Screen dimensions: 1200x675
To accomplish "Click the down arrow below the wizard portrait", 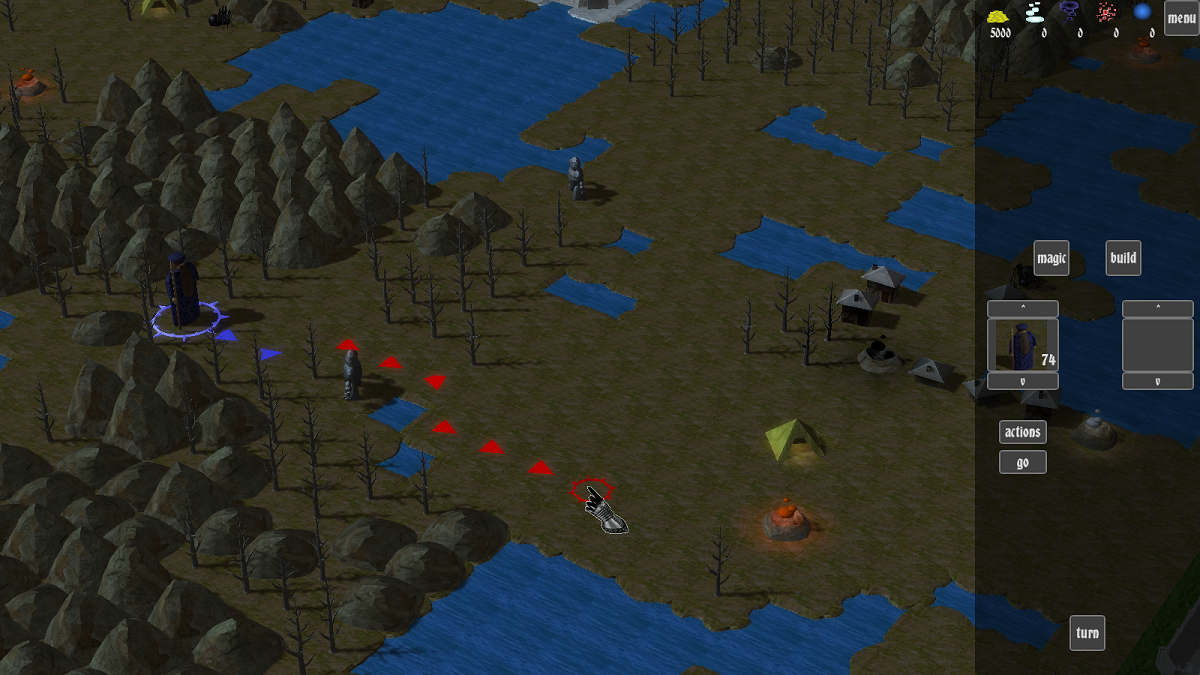I will 1022,381.
